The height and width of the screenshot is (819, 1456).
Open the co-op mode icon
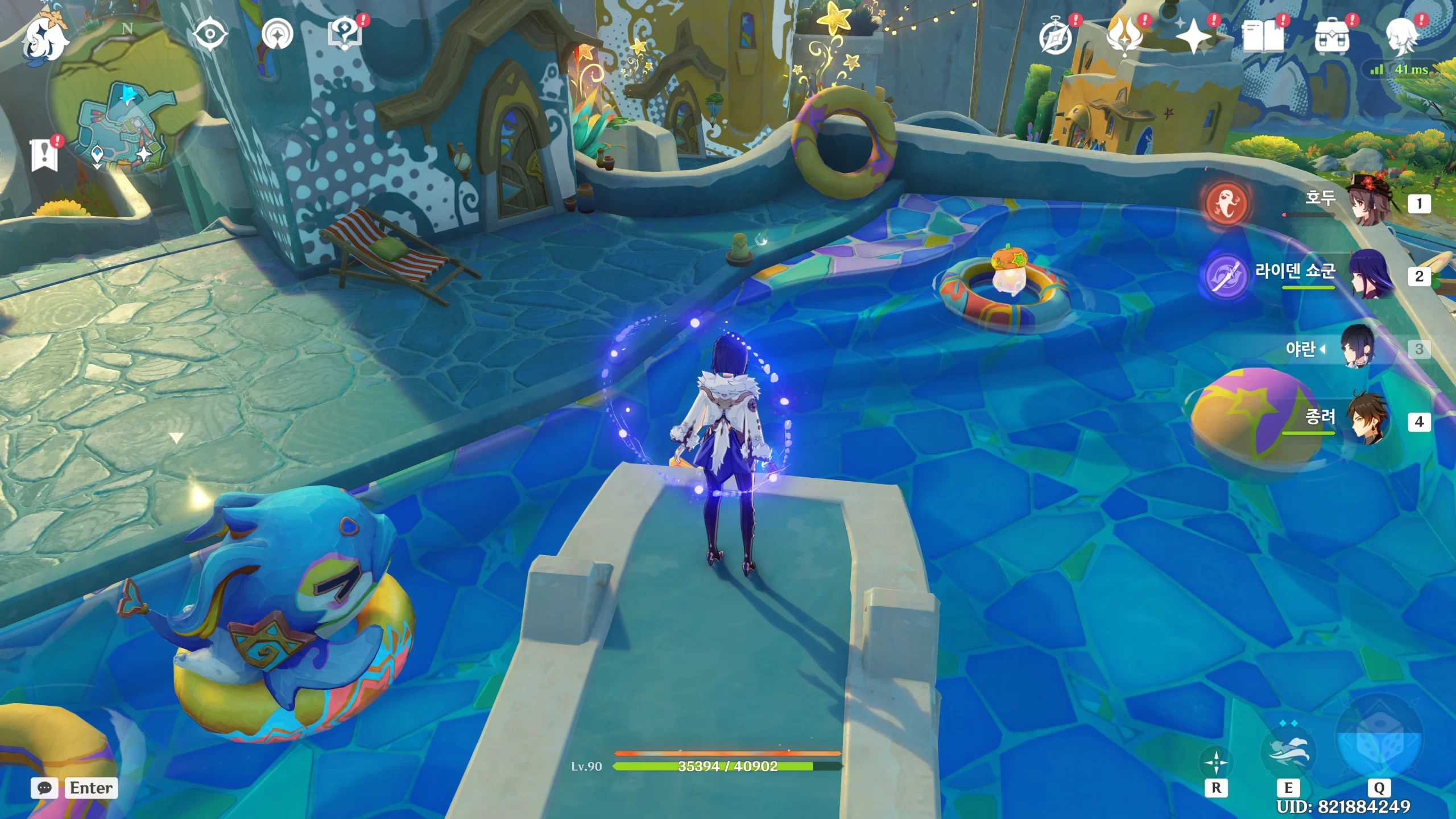point(278,35)
